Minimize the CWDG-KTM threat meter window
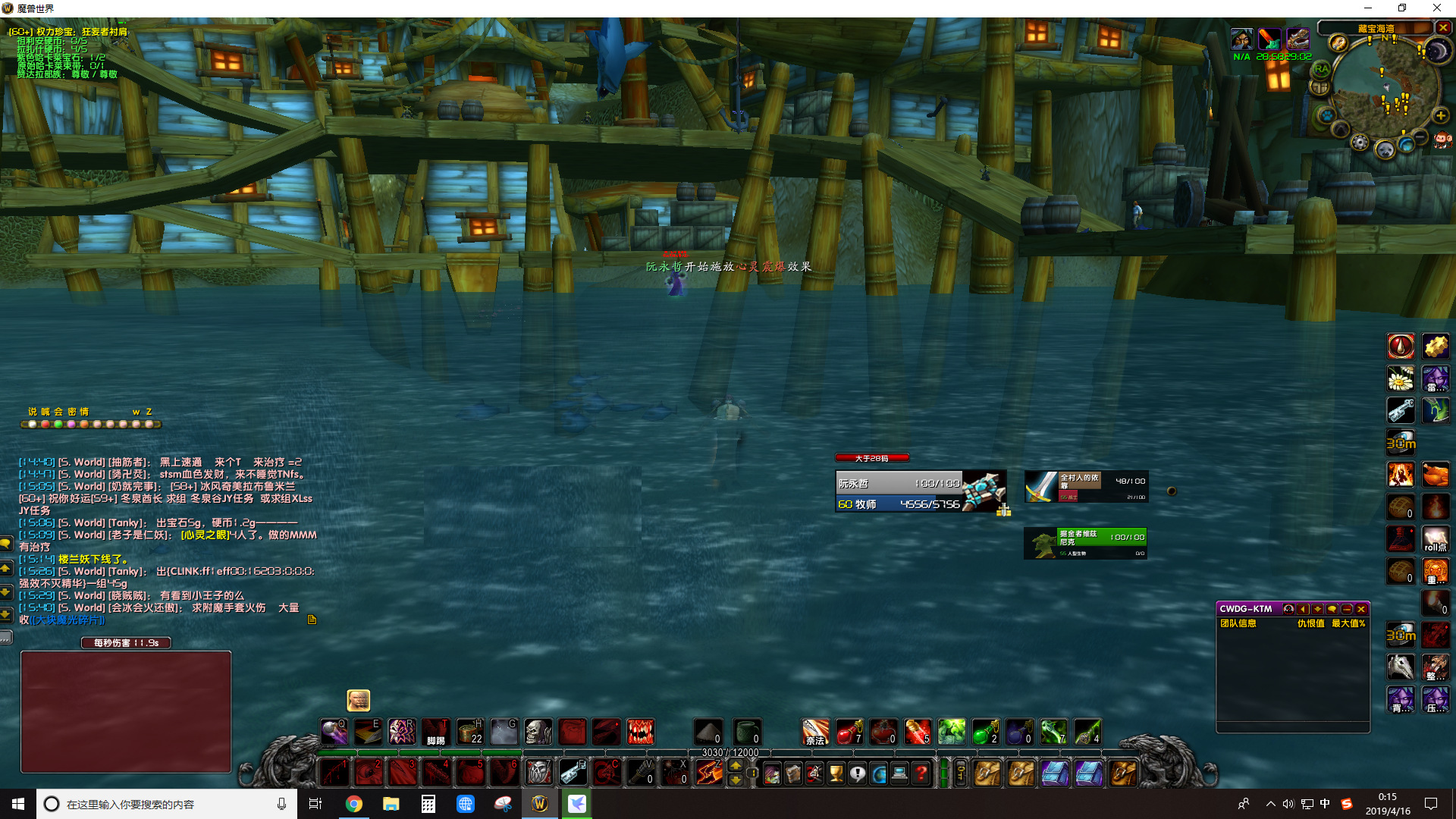The height and width of the screenshot is (819, 1456). [x=1347, y=609]
